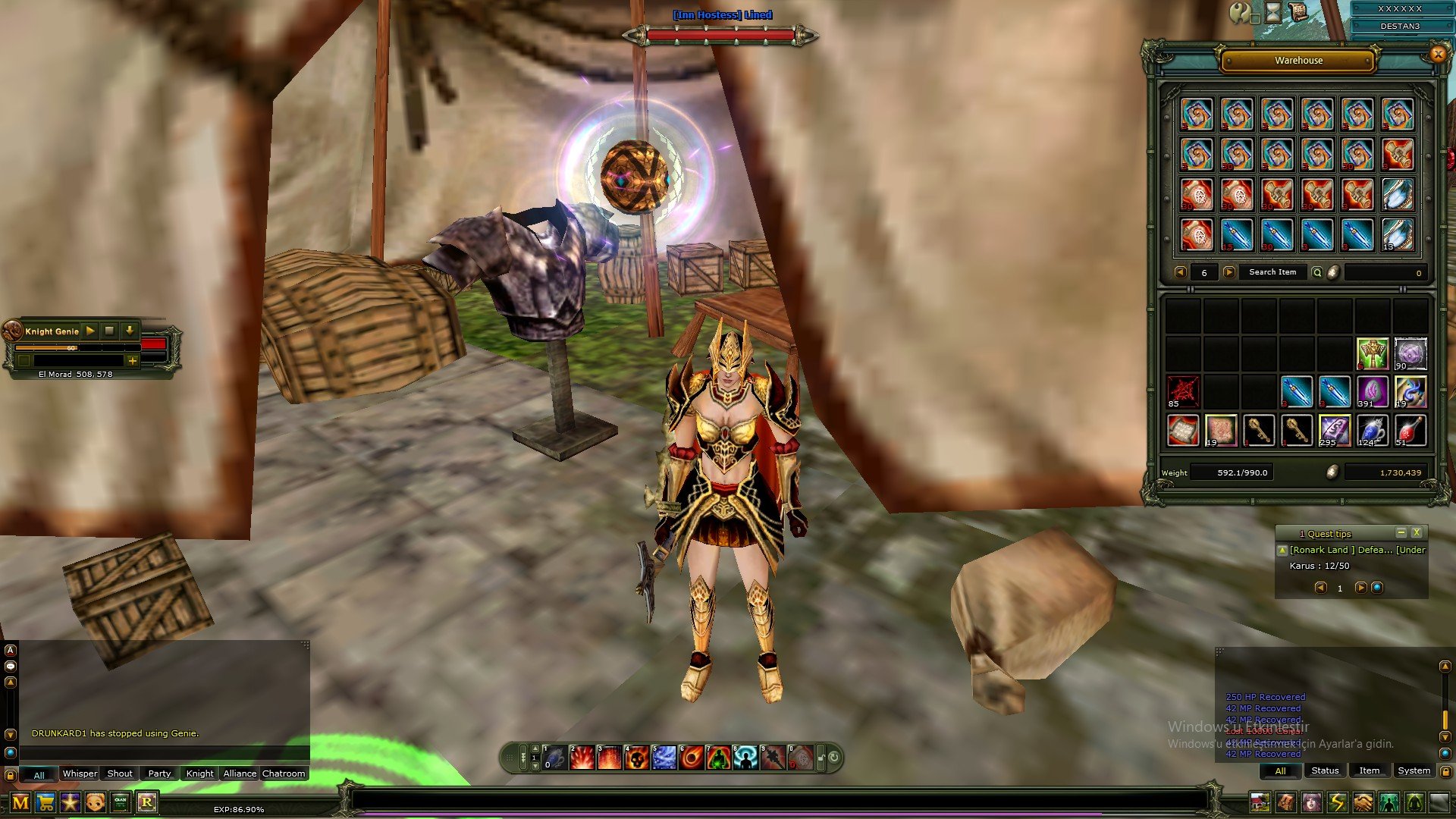Click the magnifier search icon in Warehouse panel
This screenshot has width=1456, height=819.
pyautogui.click(x=1317, y=272)
